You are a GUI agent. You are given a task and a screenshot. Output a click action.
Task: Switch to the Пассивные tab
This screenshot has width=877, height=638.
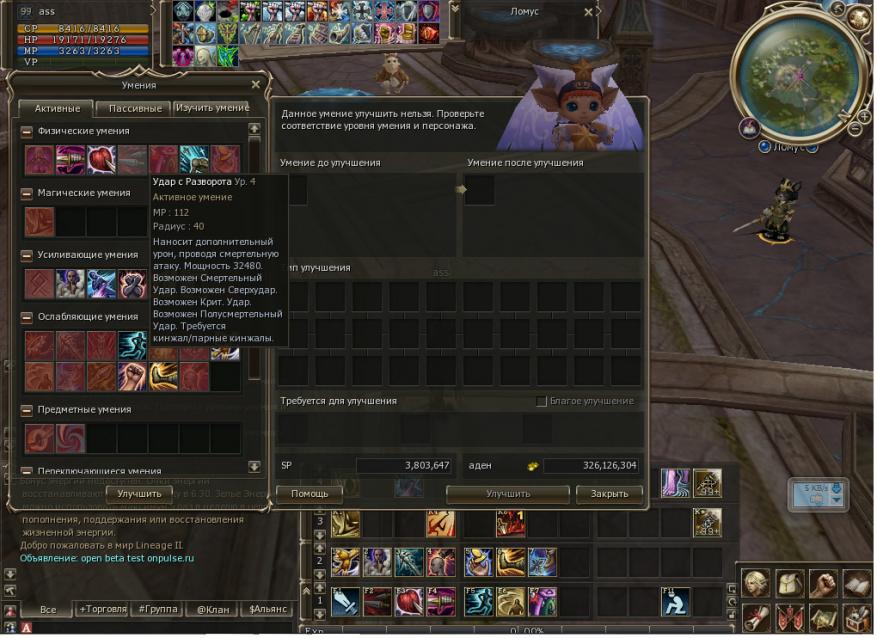tap(134, 108)
